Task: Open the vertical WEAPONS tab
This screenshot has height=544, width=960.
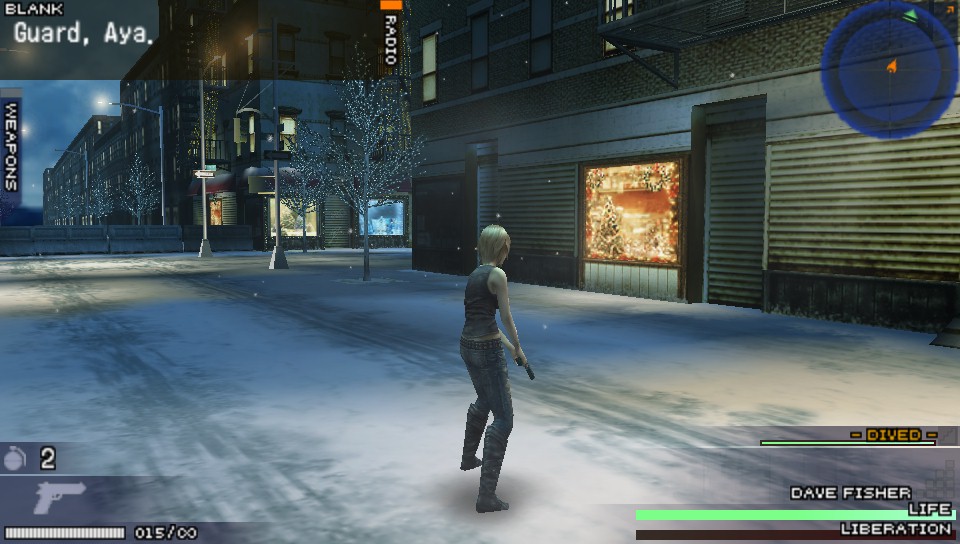Action: pos(11,146)
